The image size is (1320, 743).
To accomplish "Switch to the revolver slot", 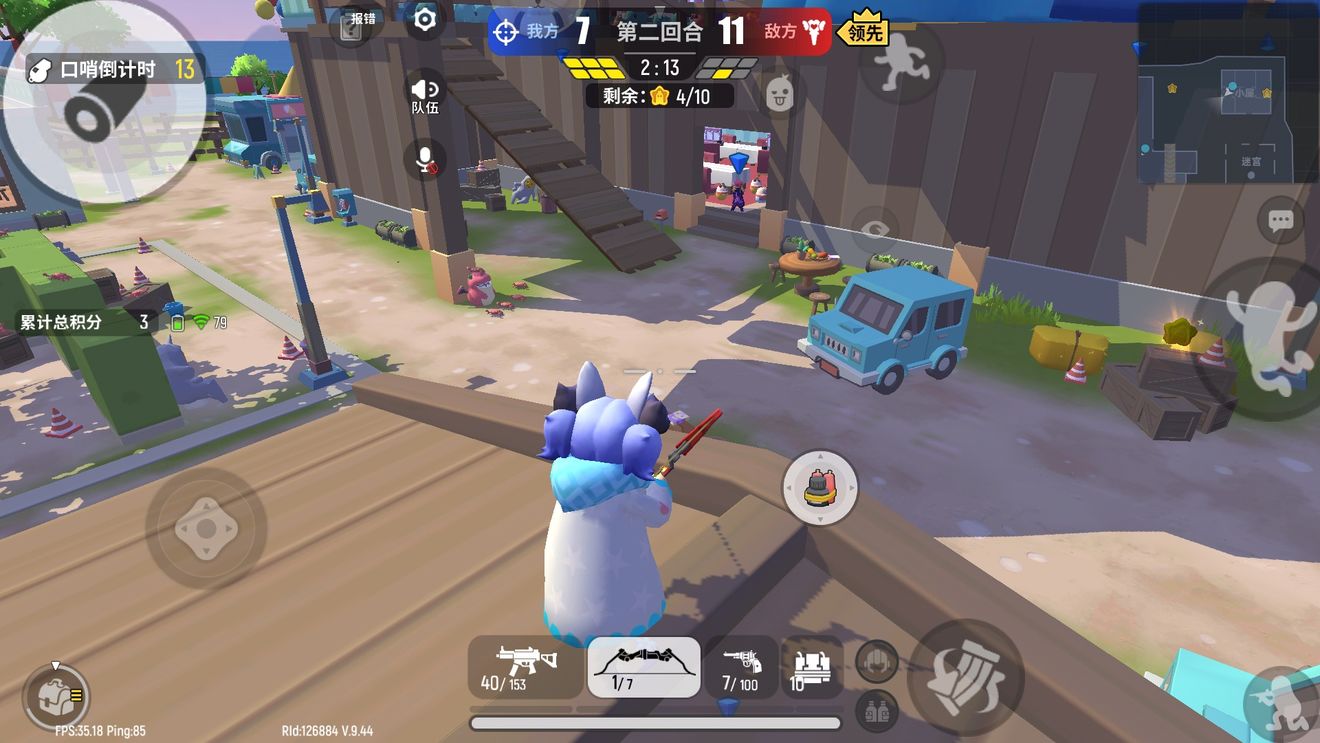I will pyautogui.click(x=741, y=667).
